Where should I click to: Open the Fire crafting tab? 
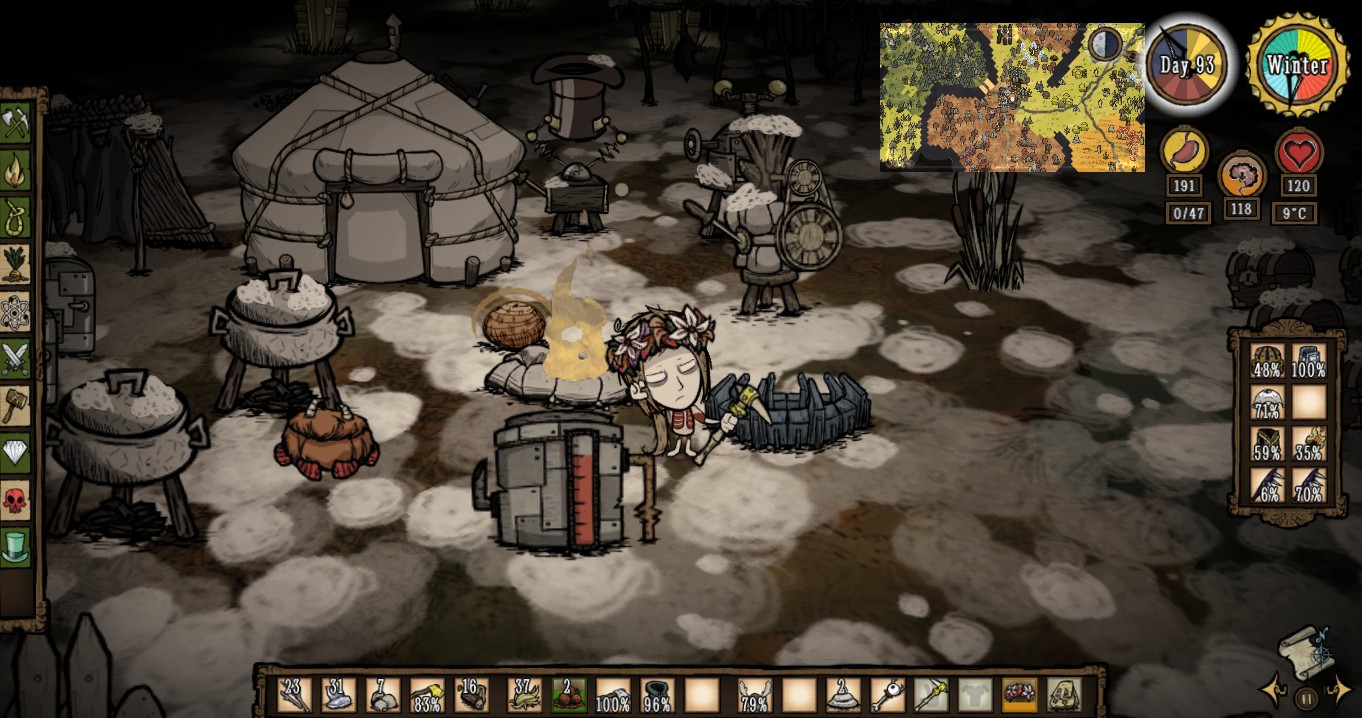[x=16, y=171]
